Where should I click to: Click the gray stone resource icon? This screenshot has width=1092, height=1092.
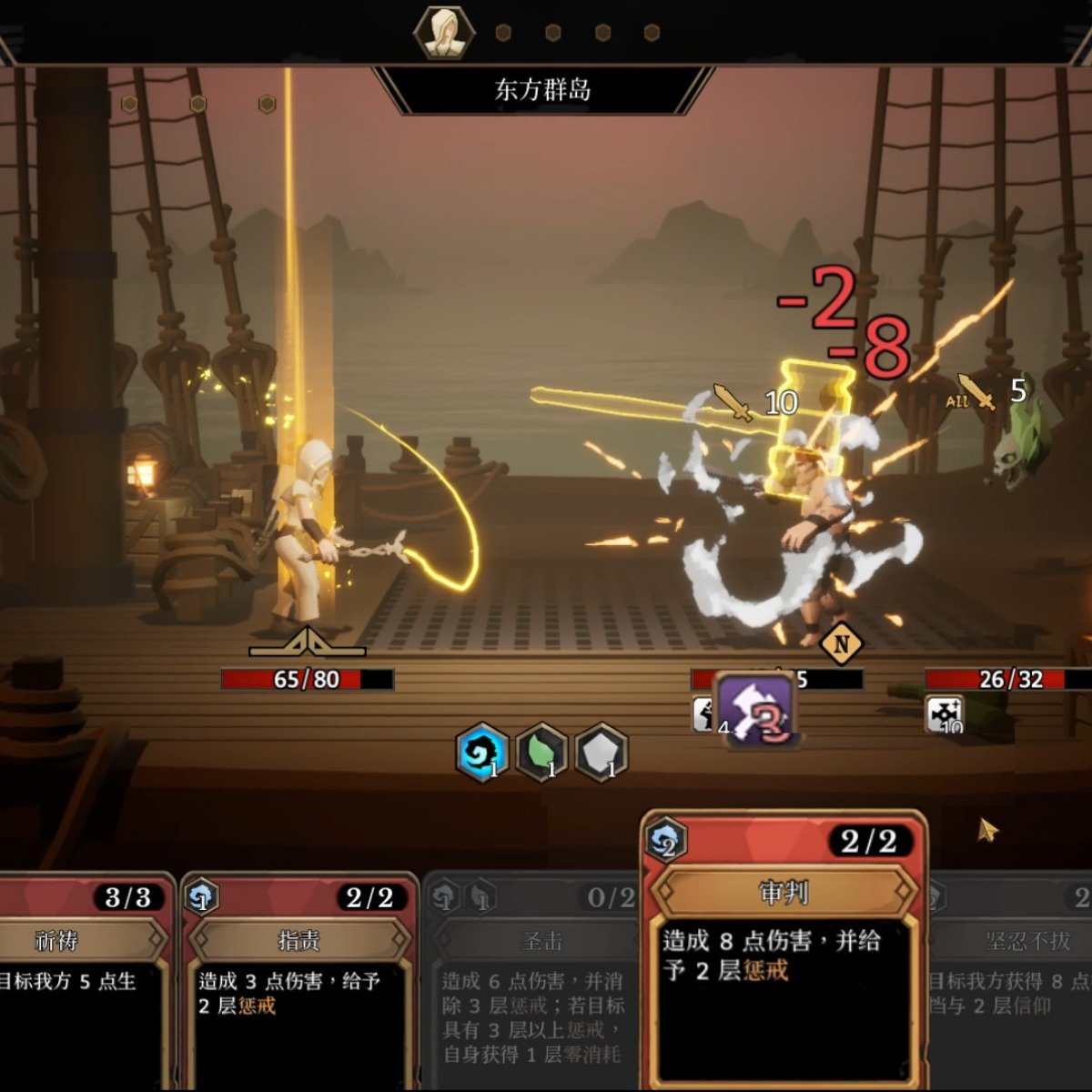tap(601, 753)
